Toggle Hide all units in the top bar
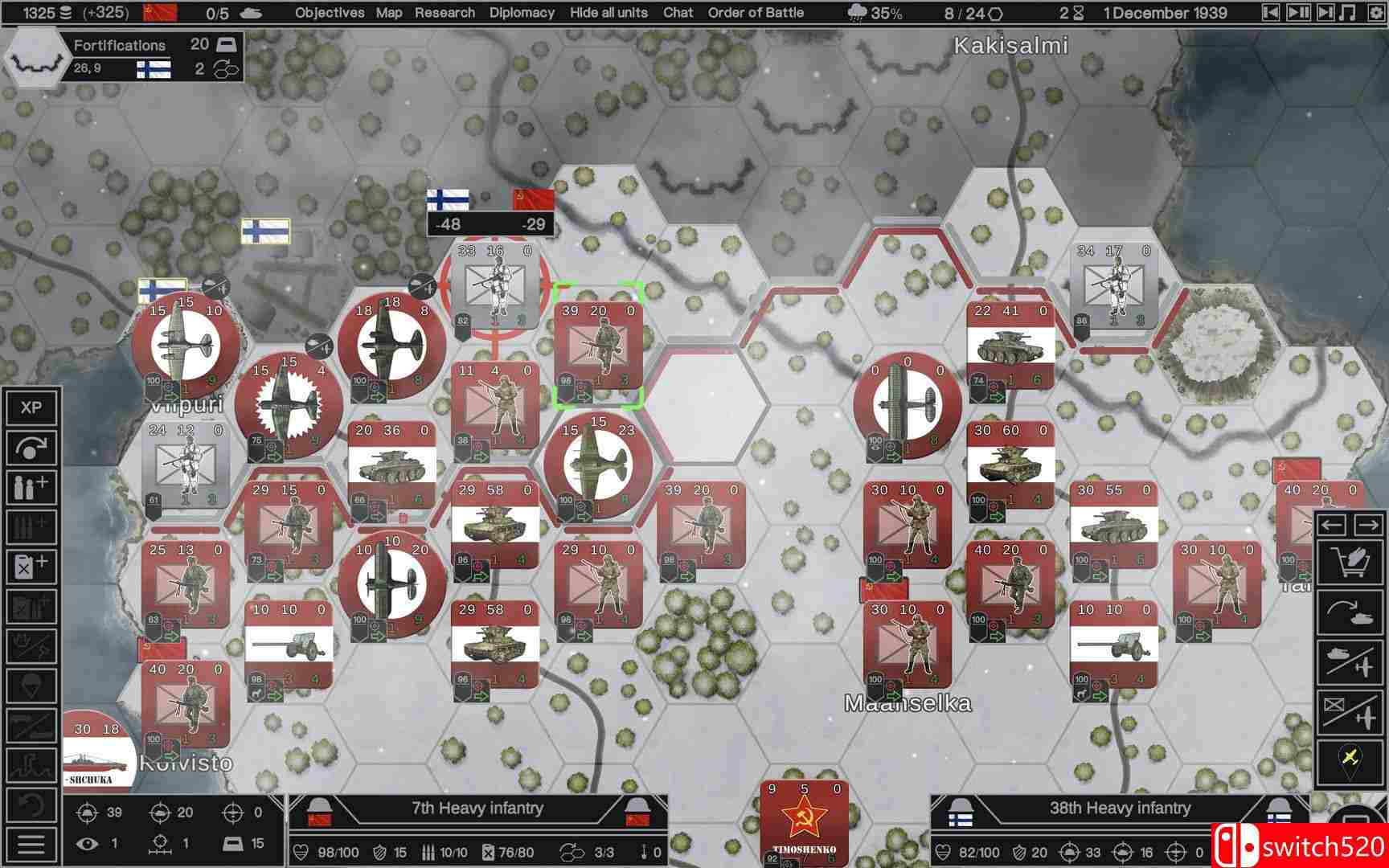1389x868 pixels. [x=608, y=13]
